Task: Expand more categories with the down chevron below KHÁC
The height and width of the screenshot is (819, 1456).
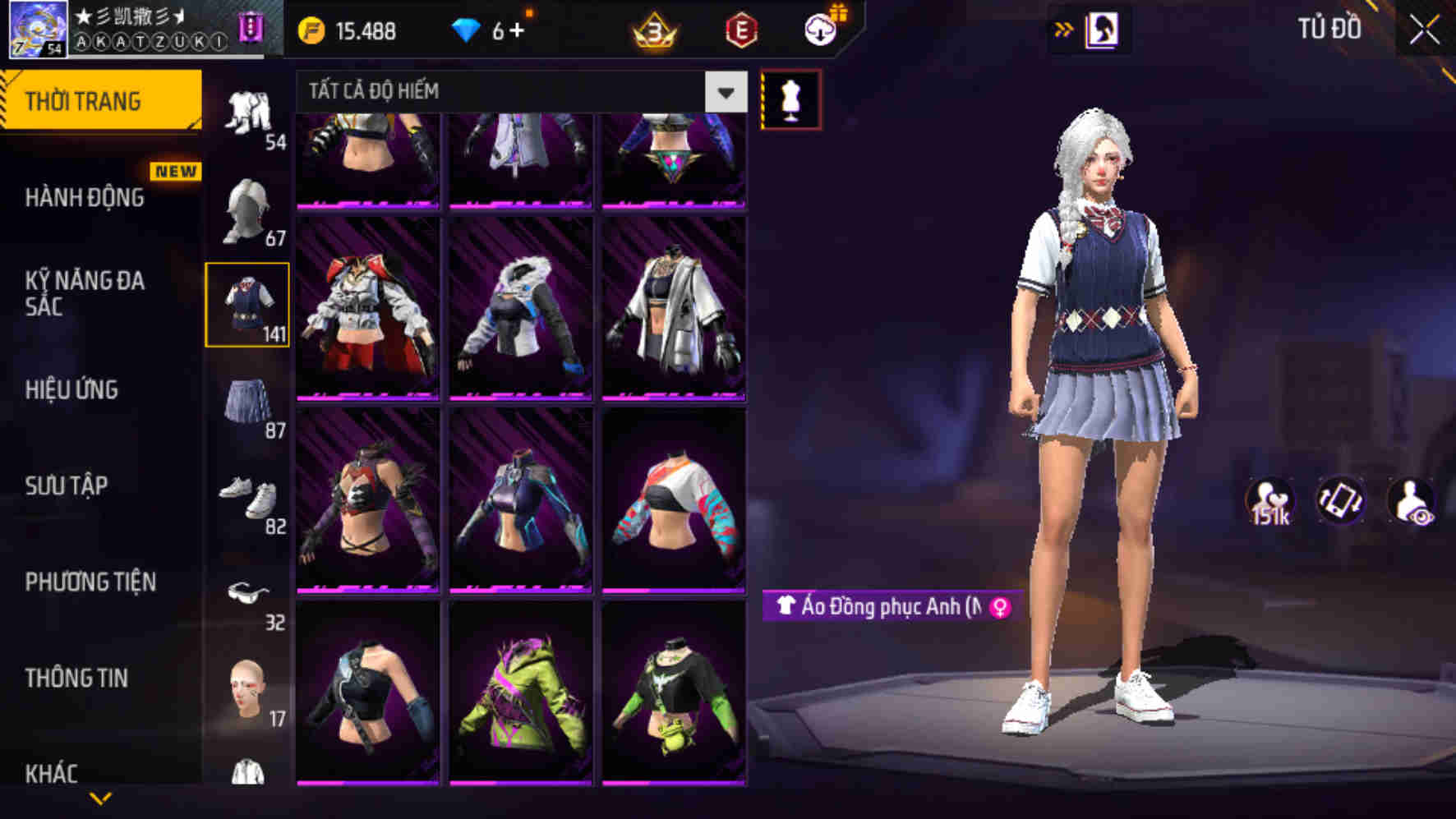Action: 101,798
